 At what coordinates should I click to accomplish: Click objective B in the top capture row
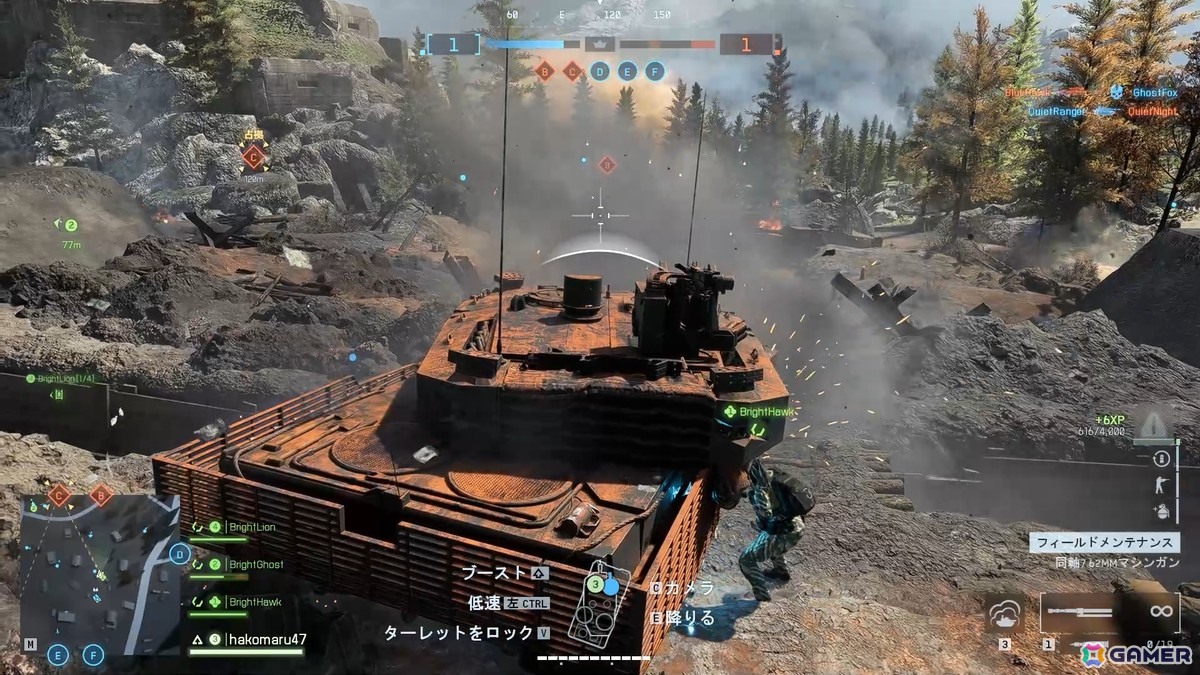545,71
